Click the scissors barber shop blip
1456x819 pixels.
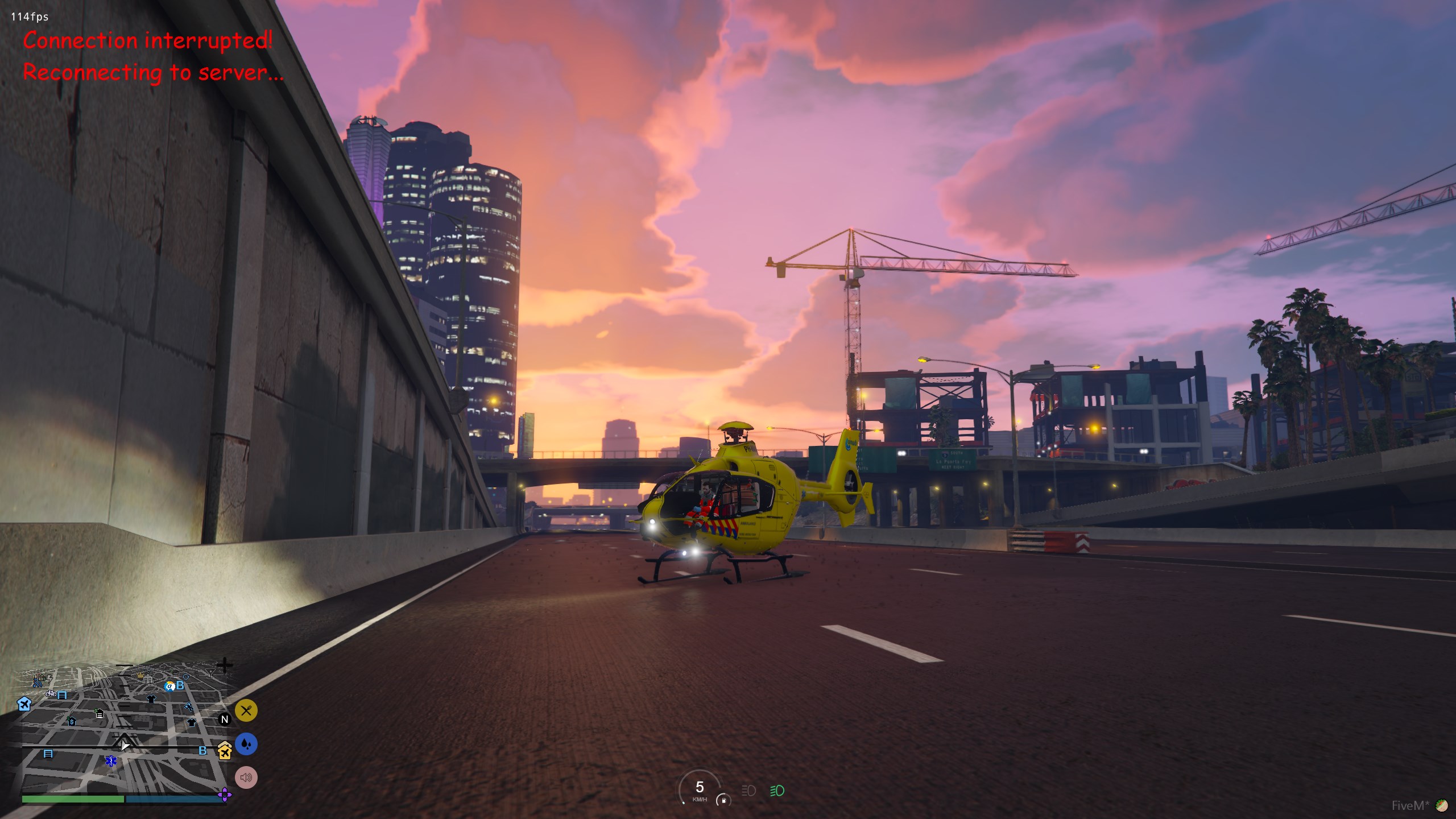(x=189, y=708)
